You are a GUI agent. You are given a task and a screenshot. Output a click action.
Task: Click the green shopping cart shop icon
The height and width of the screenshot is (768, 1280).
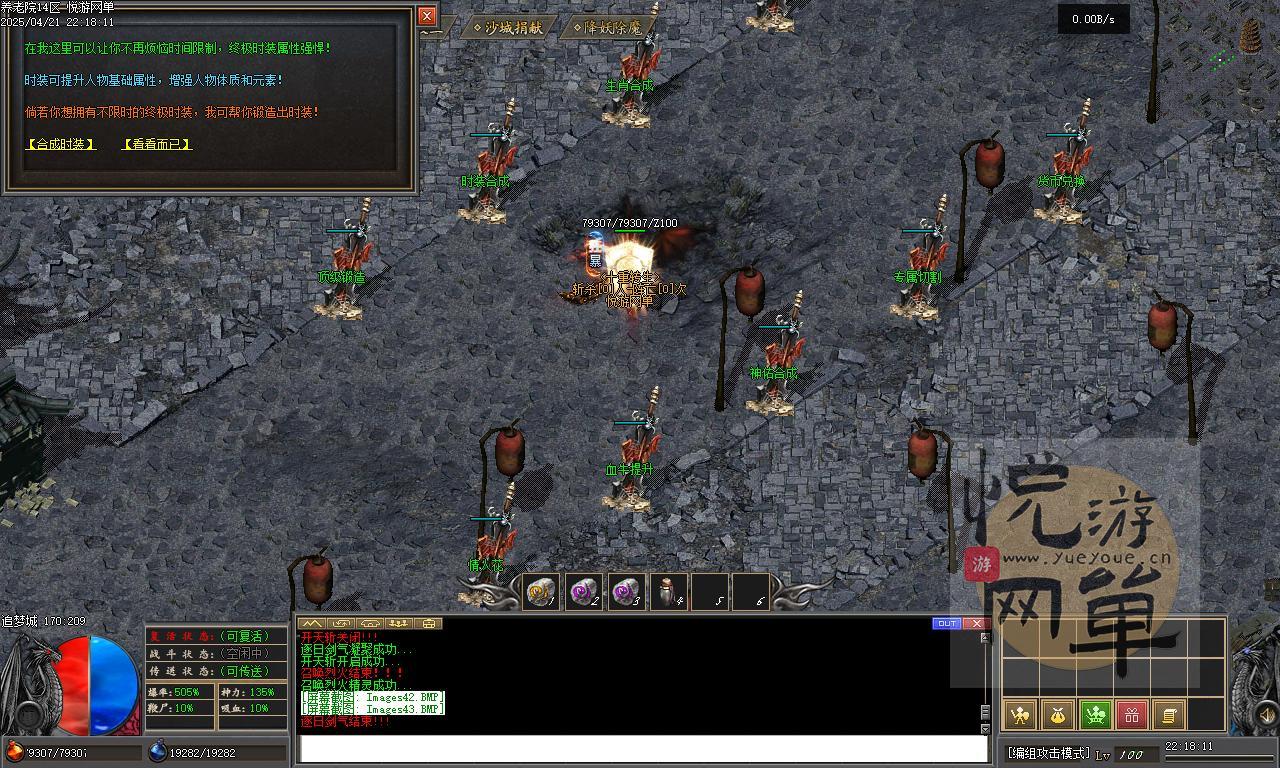pos(1095,715)
